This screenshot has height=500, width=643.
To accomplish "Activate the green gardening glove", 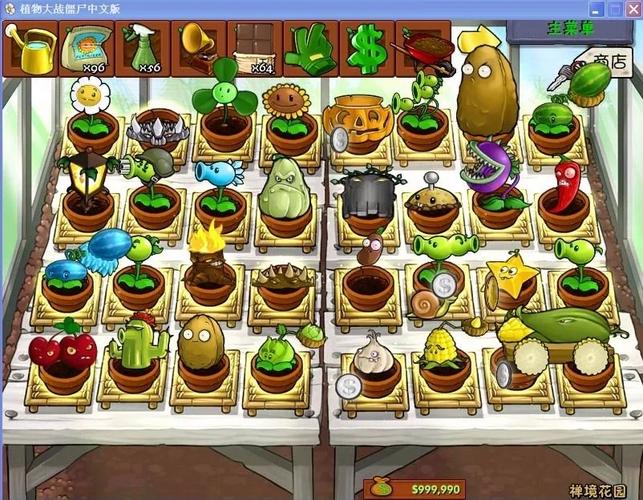I will click(x=310, y=50).
